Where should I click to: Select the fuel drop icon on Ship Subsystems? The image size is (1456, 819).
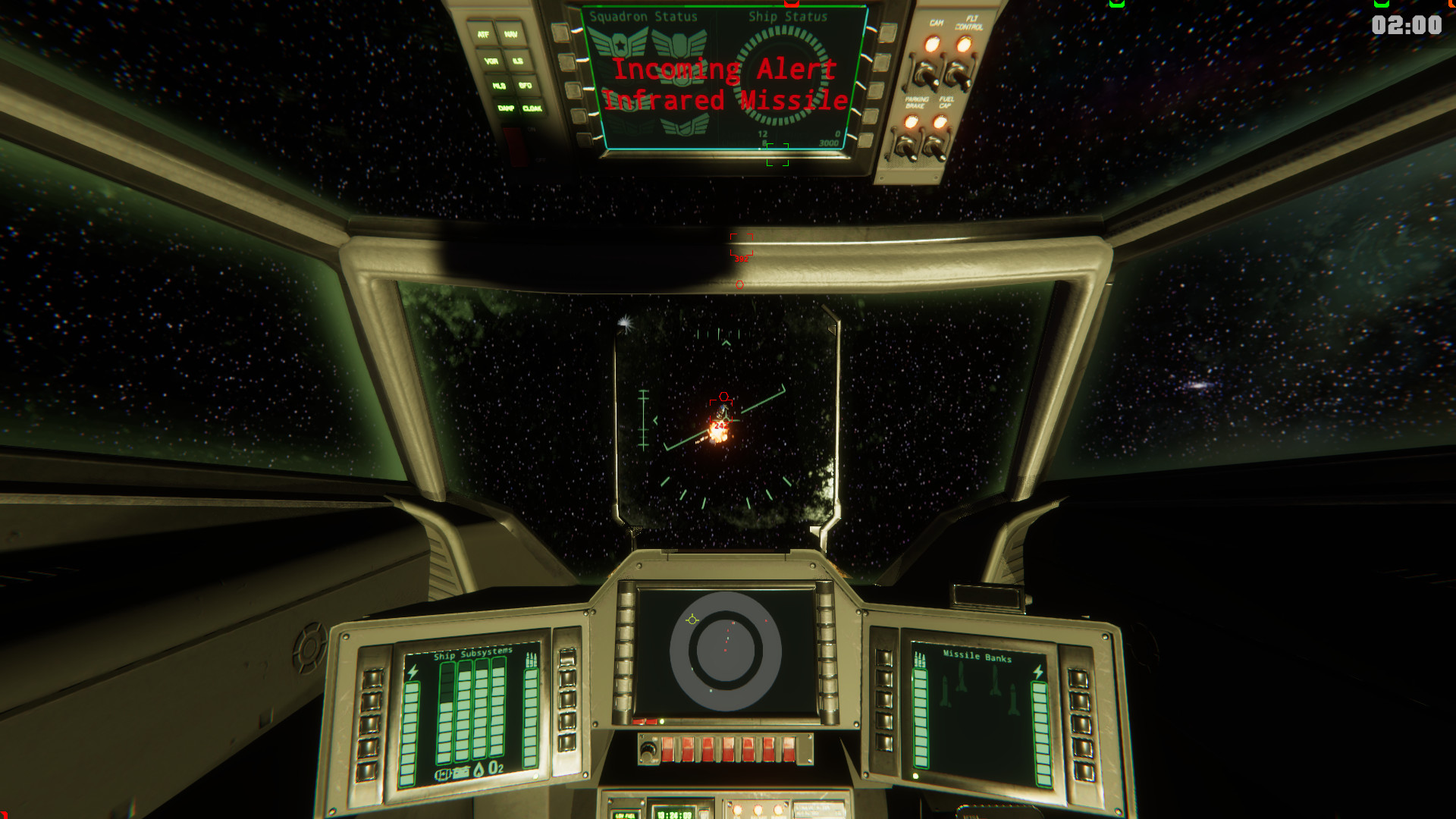point(479,769)
